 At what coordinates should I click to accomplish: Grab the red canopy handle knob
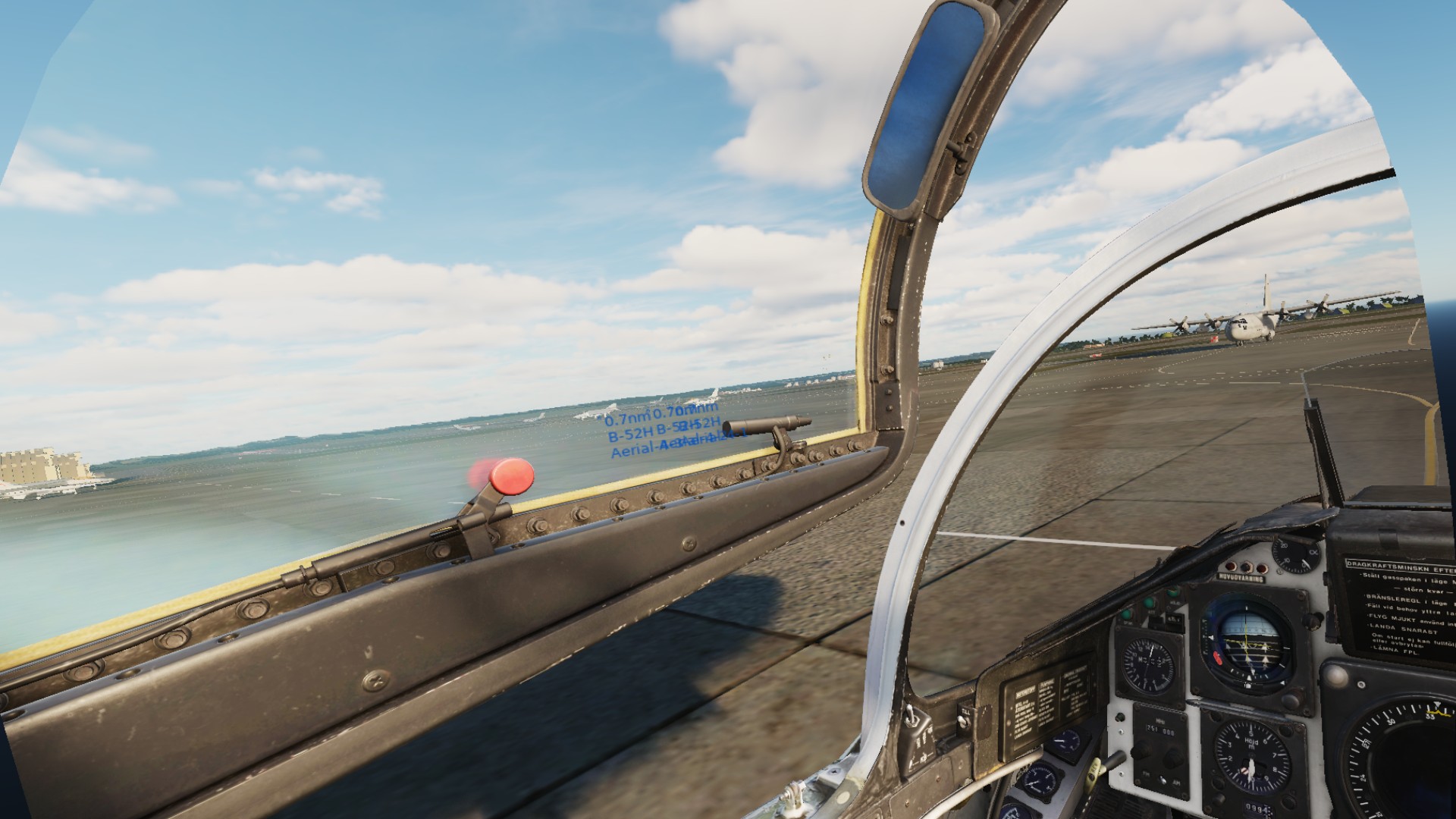click(512, 475)
